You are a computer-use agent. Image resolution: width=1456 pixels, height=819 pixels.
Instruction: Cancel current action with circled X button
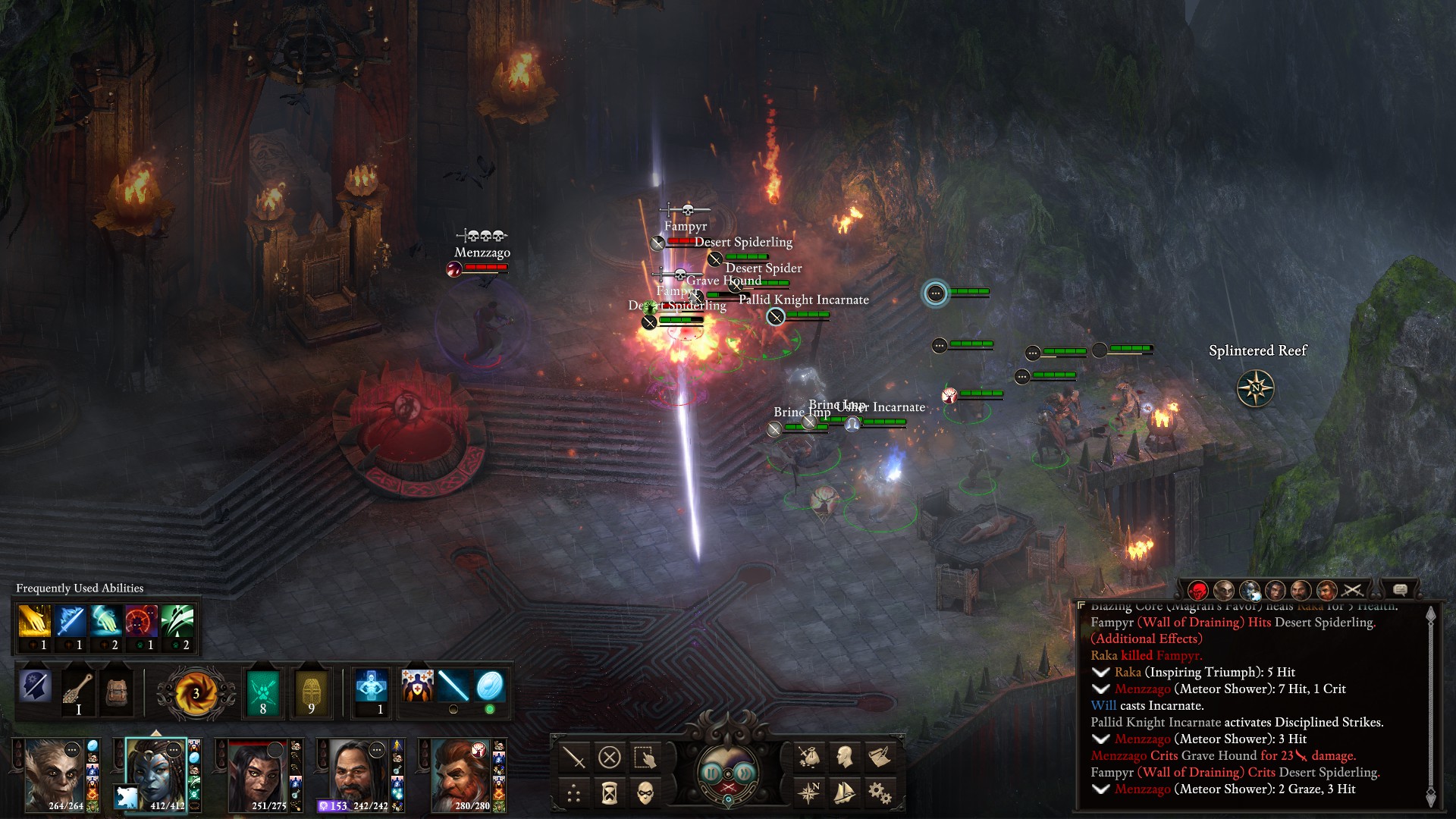point(610,757)
